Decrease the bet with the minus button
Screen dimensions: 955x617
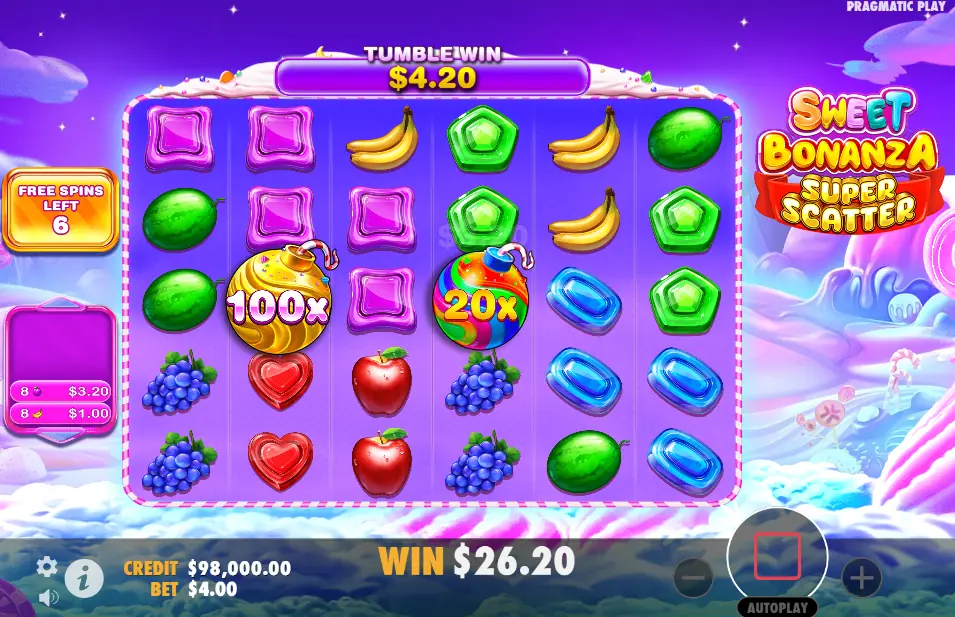693,577
